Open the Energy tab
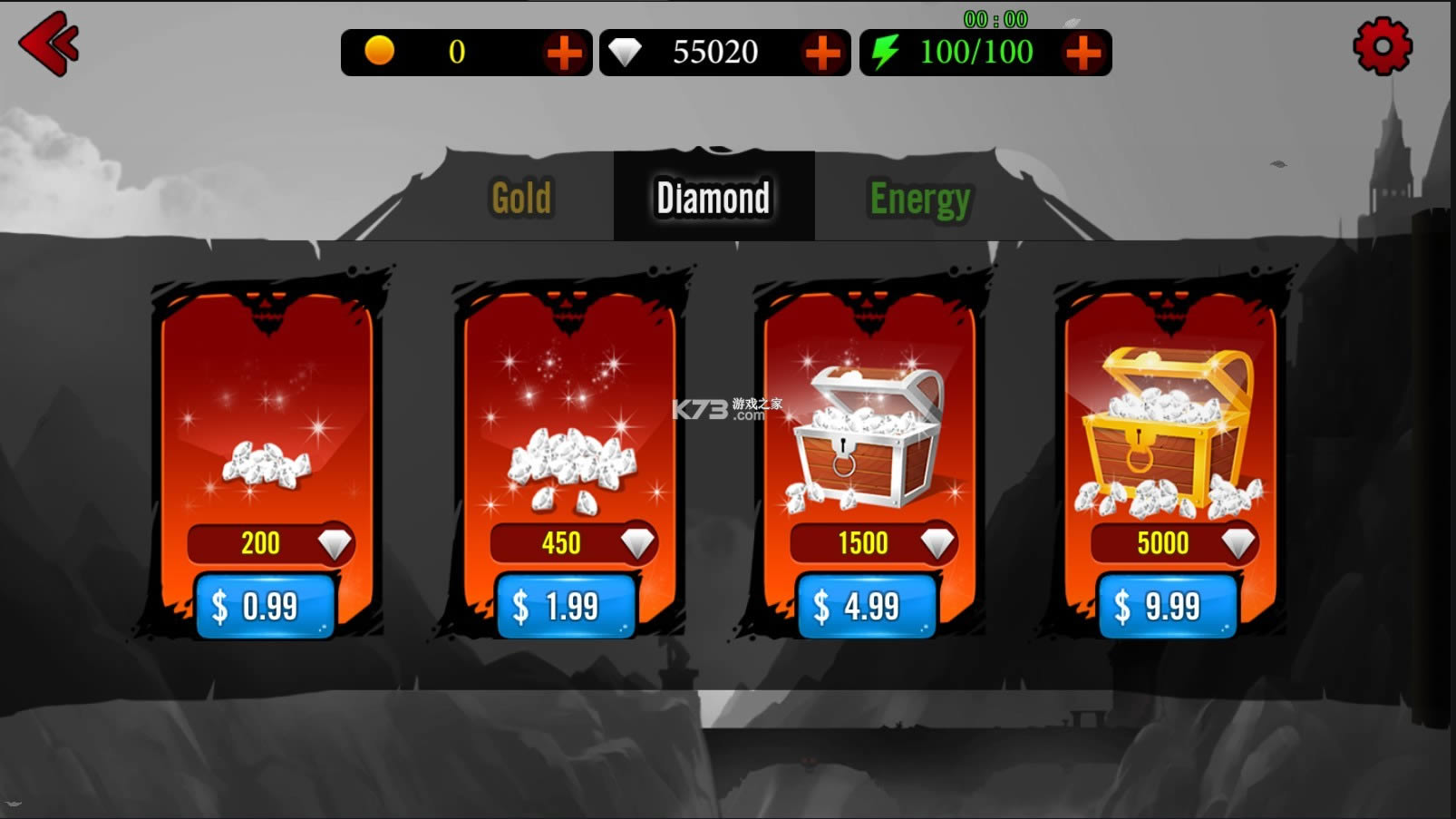The height and width of the screenshot is (819, 1456). (919, 198)
